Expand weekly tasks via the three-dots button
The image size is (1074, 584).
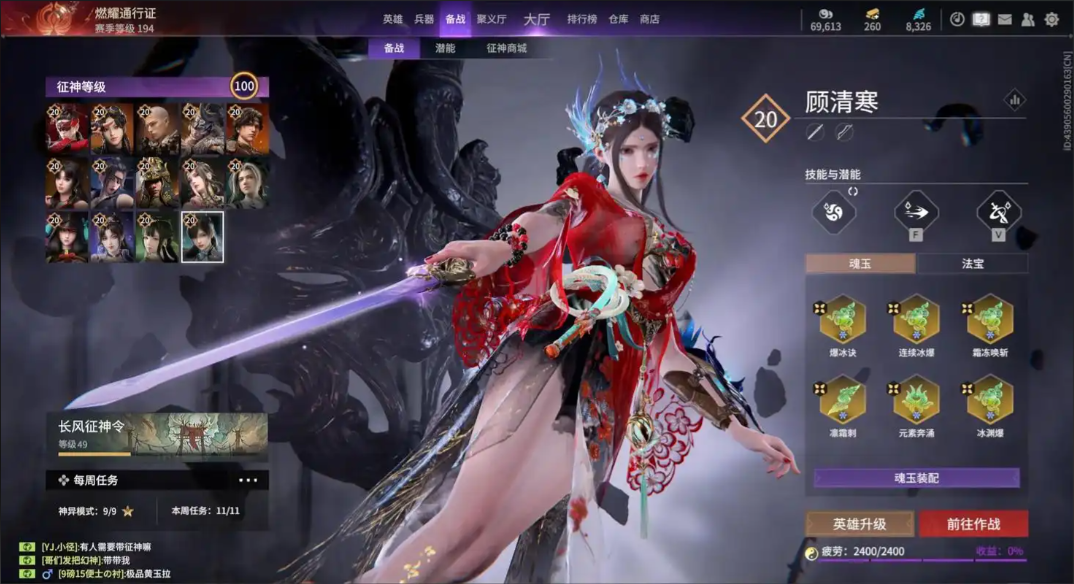(x=248, y=481)
